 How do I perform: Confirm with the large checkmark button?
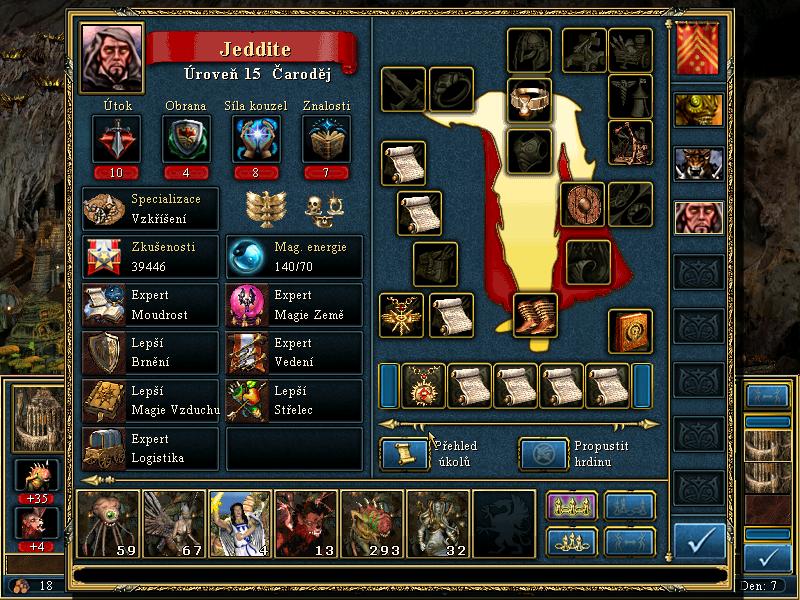click(x=699, y=540)
